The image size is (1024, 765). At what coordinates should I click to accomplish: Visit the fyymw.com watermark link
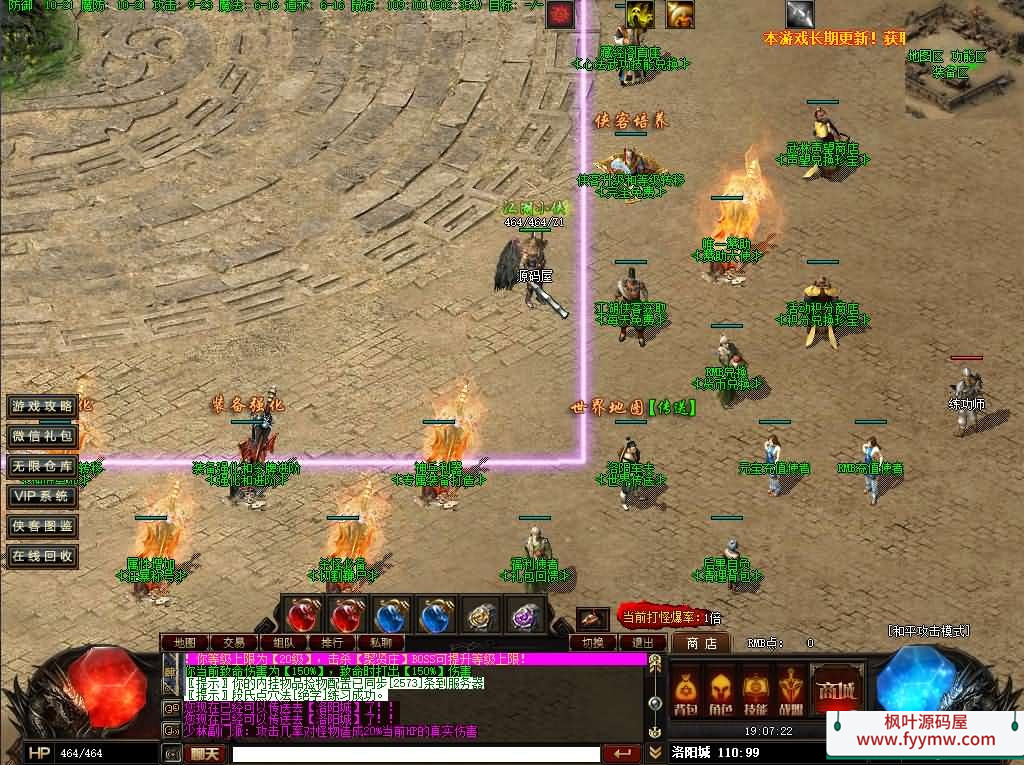[926, 741]
